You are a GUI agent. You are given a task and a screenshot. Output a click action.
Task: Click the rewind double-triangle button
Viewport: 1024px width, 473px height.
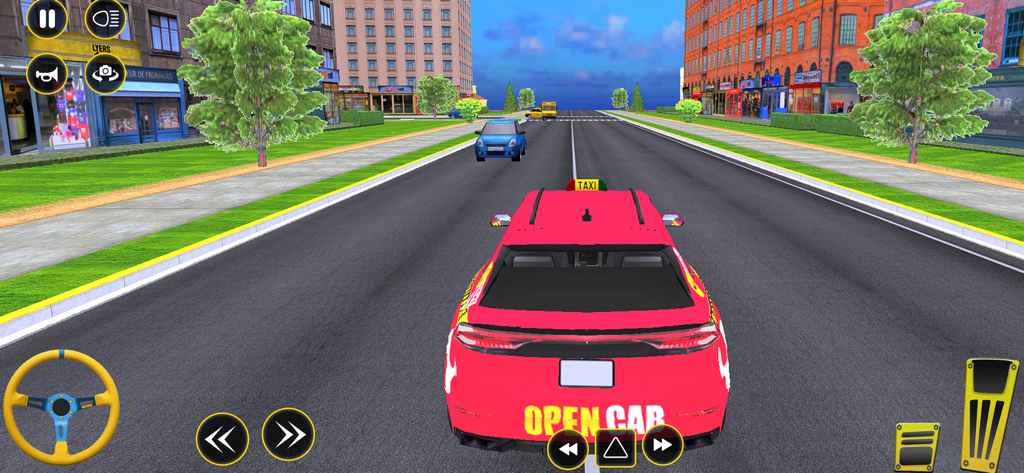click(x=568, y=449)
